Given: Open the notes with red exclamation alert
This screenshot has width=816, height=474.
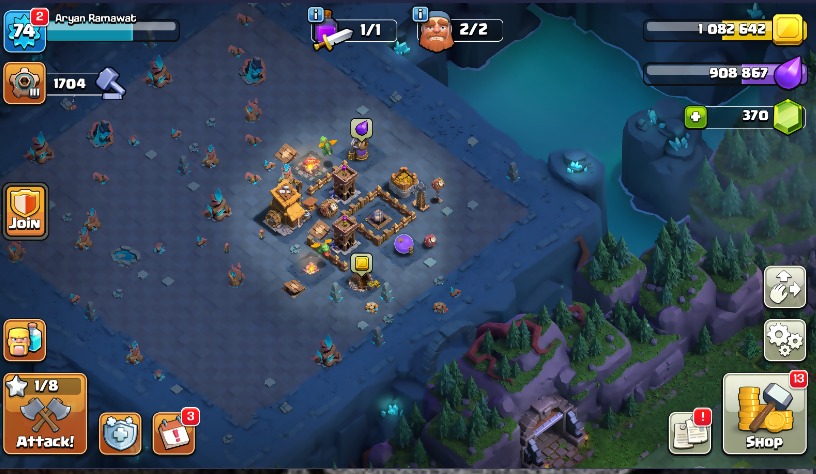Looking at the screenshot, I should [690, 431].
